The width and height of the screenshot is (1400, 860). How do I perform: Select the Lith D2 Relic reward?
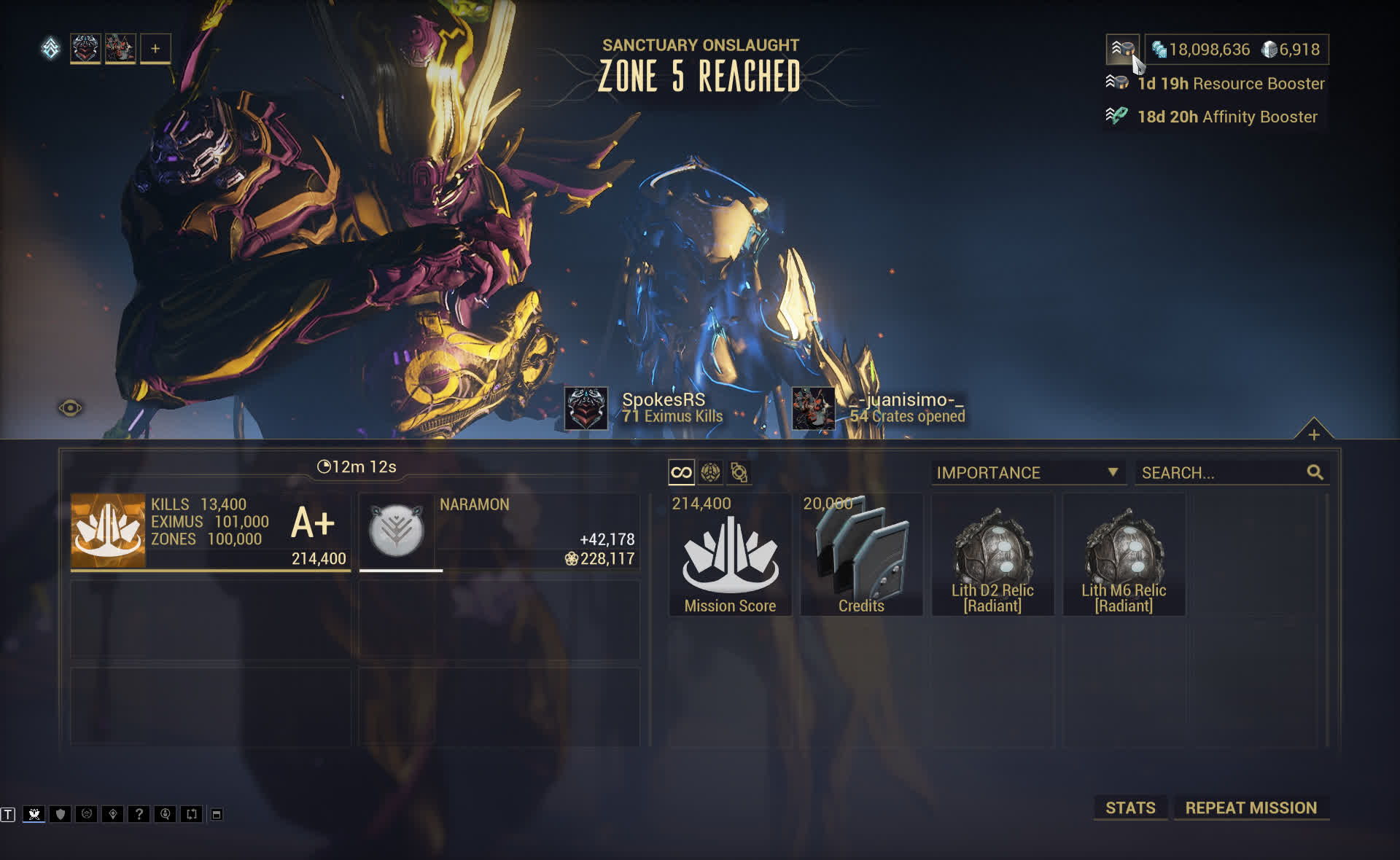[992, 555]
